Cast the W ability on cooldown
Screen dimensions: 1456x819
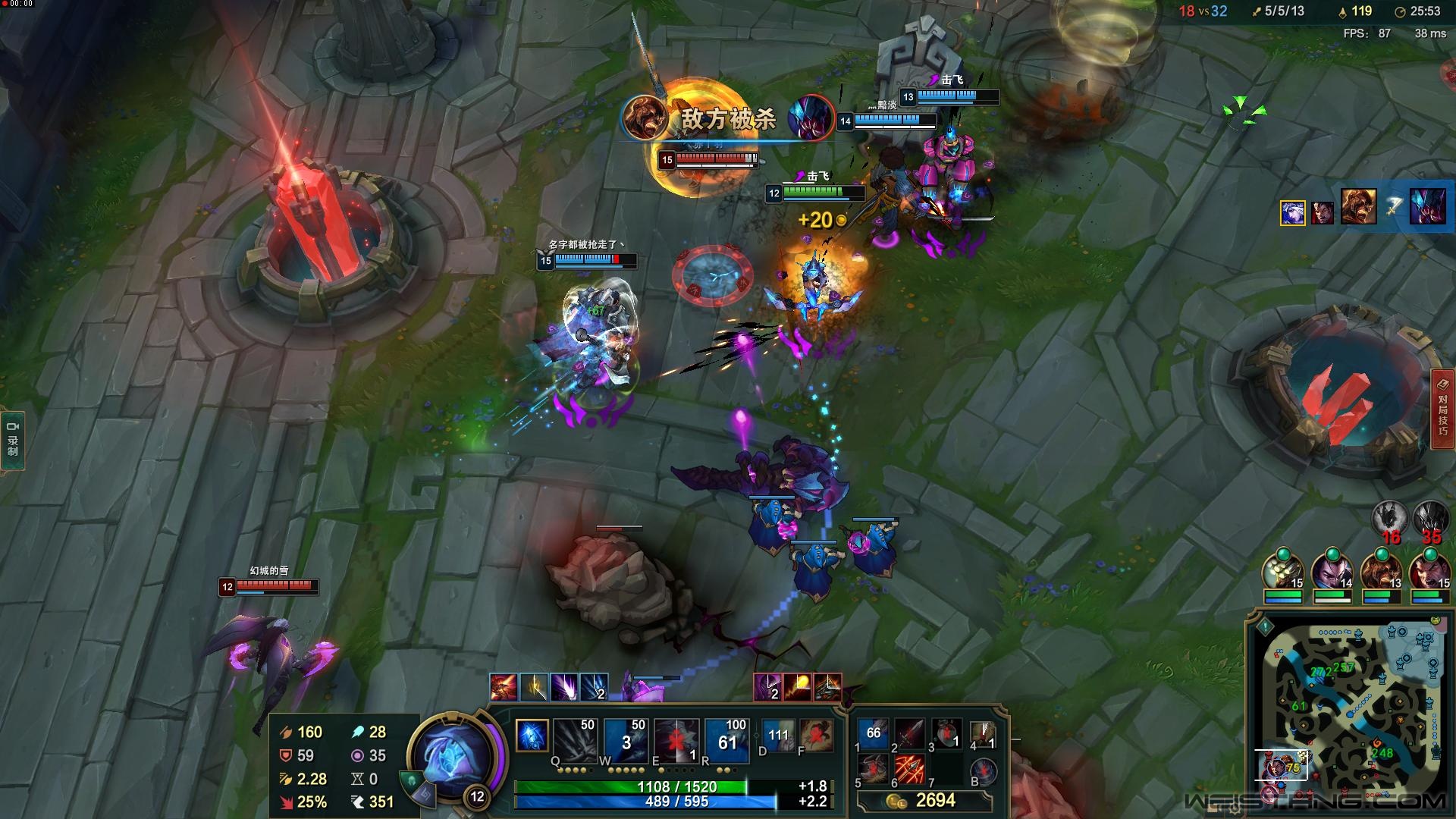626,739
